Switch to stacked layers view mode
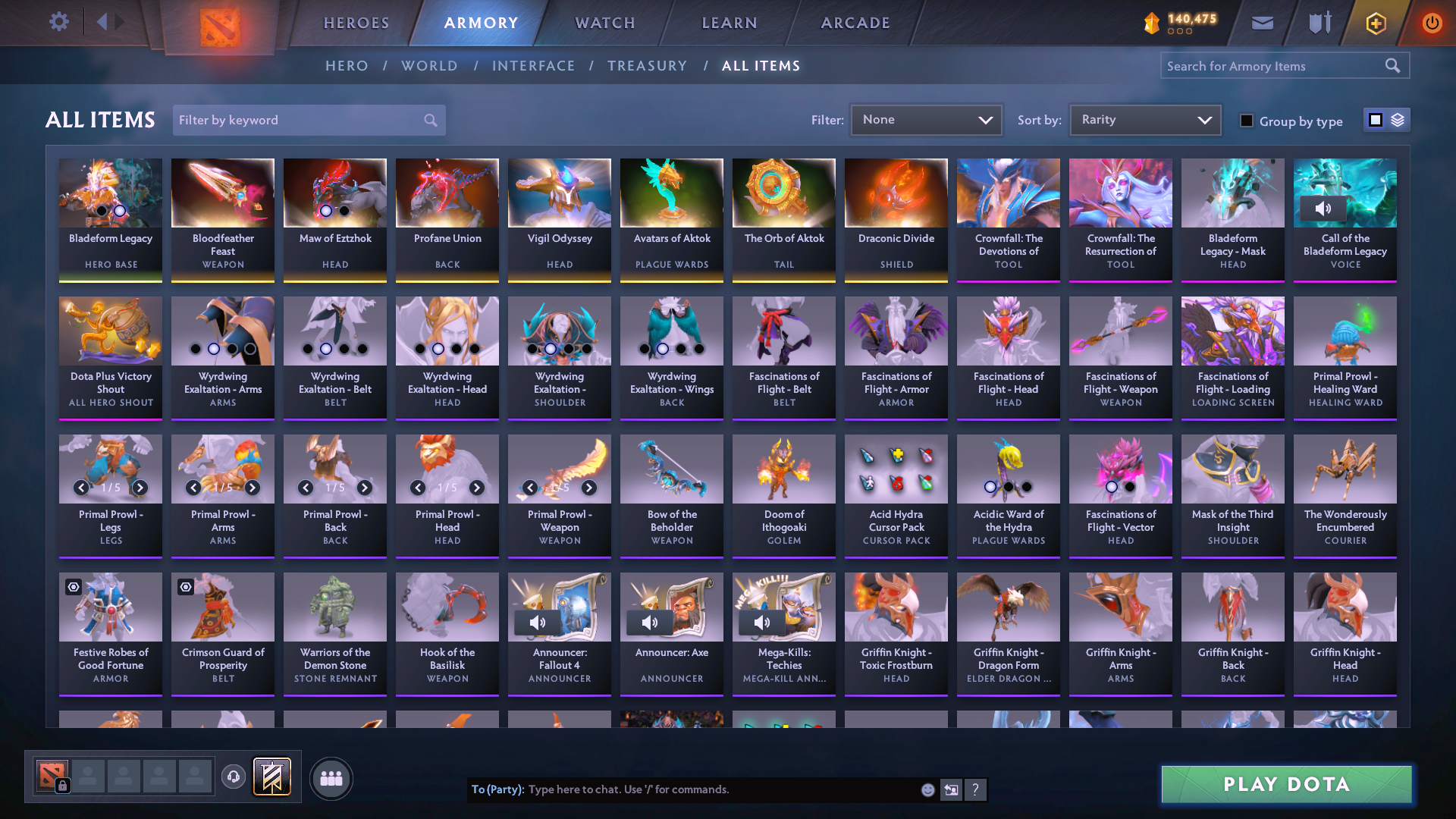This screenshot has height=819, width=1456. pyautogui.click(x=1398, y=120)
